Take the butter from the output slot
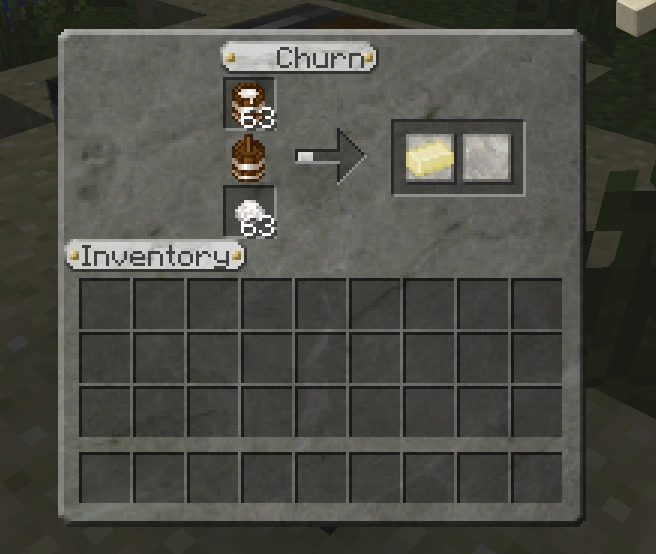The image size is (656, 554). [430, 158]
